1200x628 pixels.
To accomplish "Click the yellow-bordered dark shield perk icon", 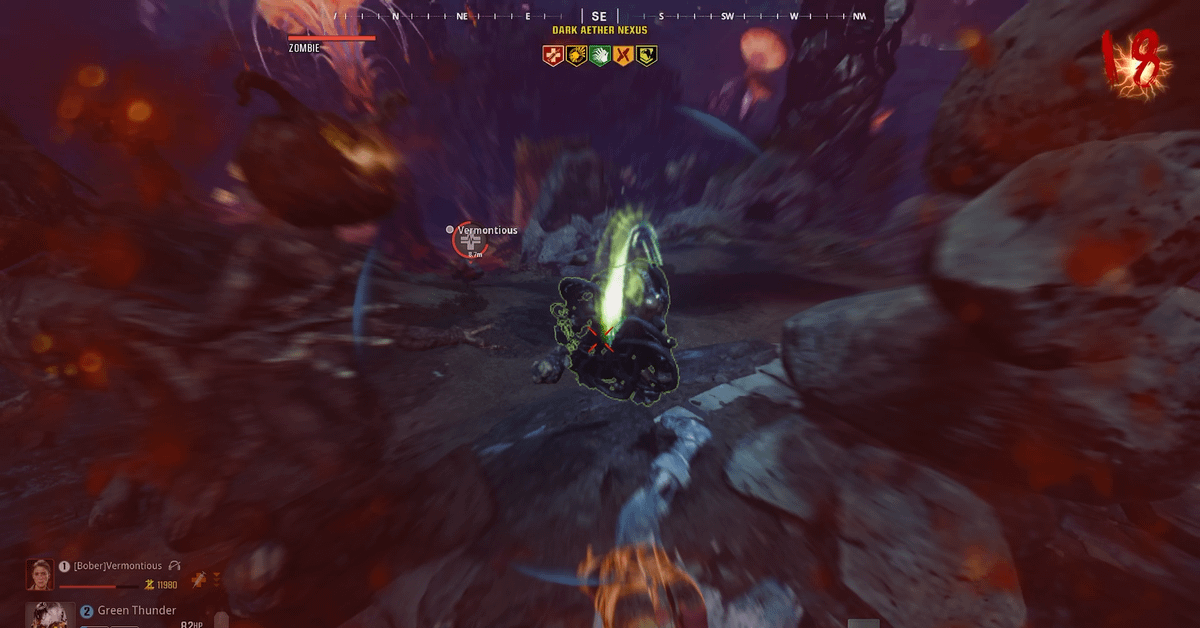I will click(x=648, y=56).
